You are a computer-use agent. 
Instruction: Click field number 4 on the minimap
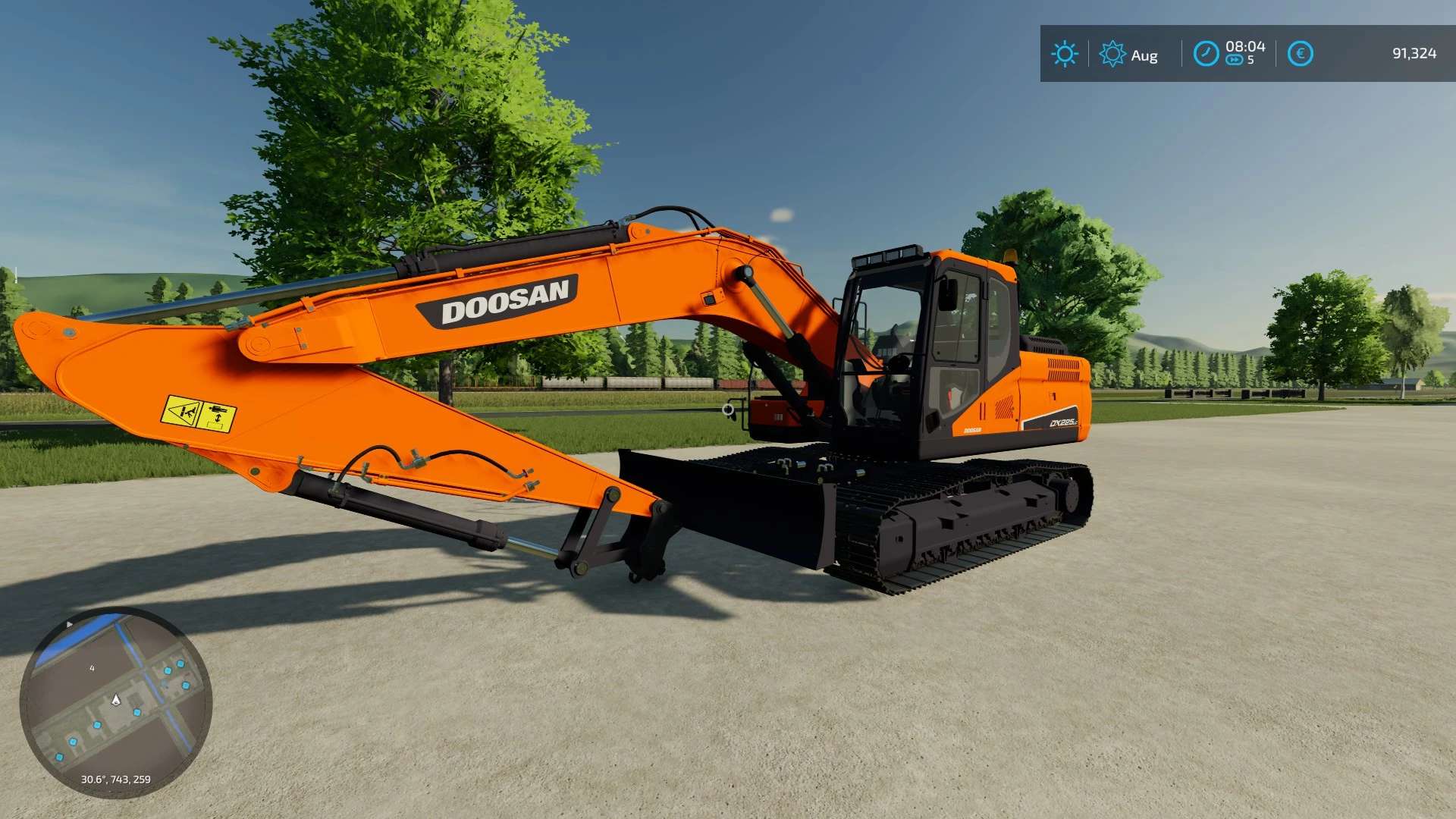pos(93,669)
